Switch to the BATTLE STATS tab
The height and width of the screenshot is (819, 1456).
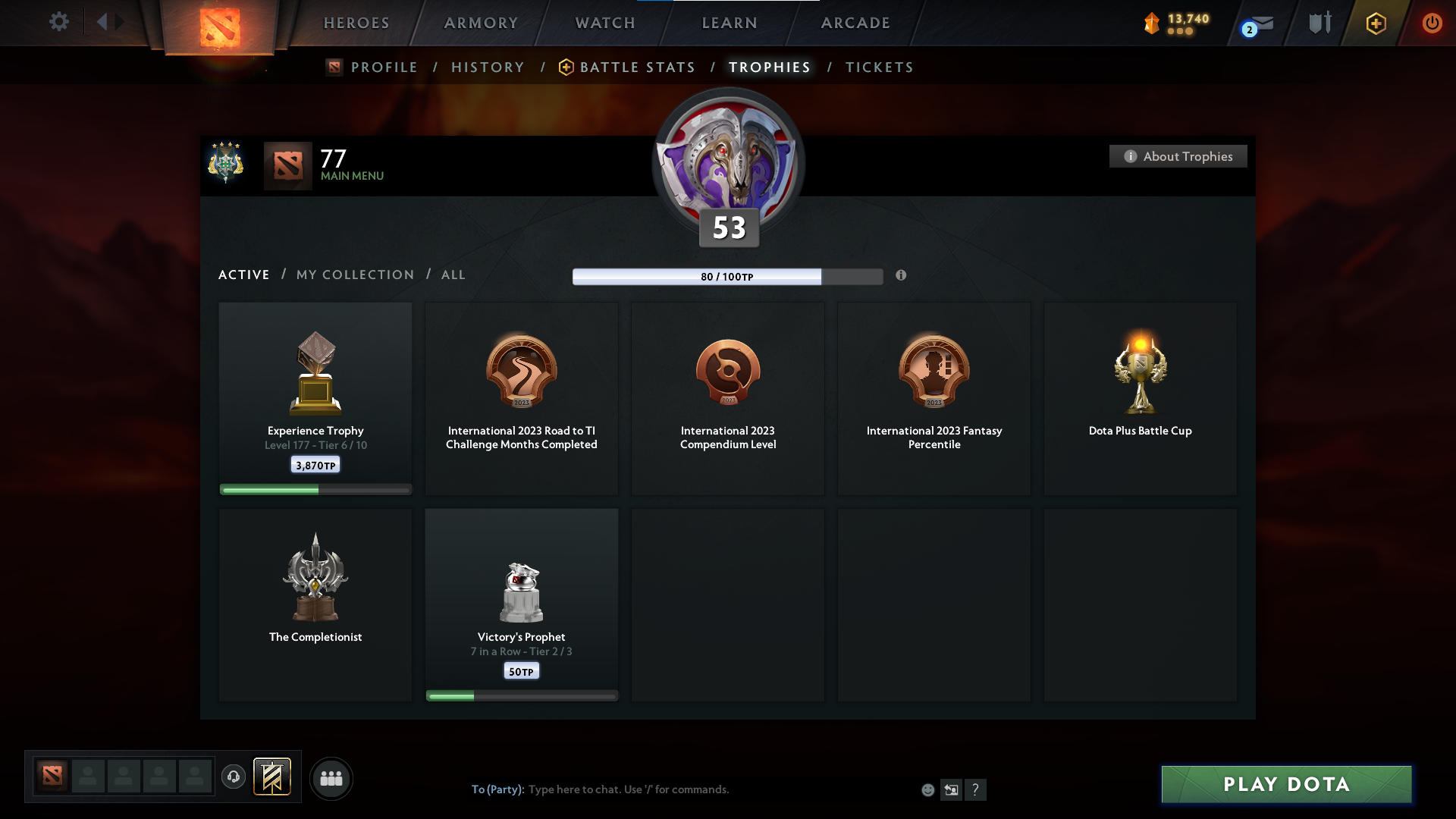pyautogui.click(x=637, y=67)
